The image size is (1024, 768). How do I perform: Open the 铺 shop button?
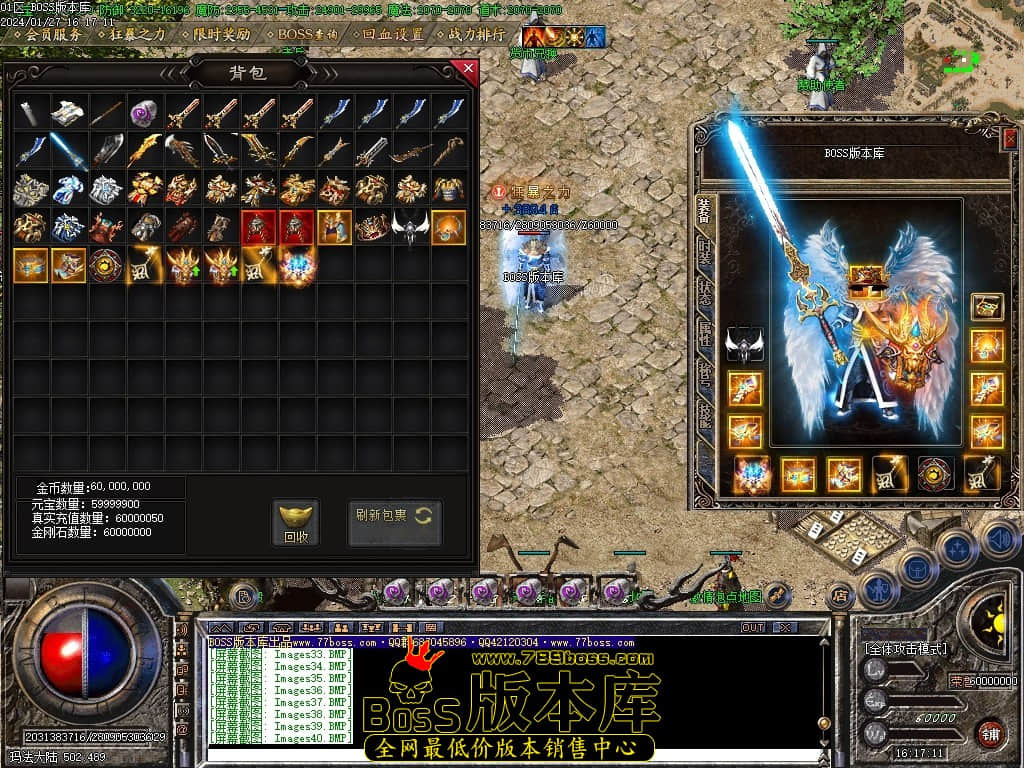[991, 733]
